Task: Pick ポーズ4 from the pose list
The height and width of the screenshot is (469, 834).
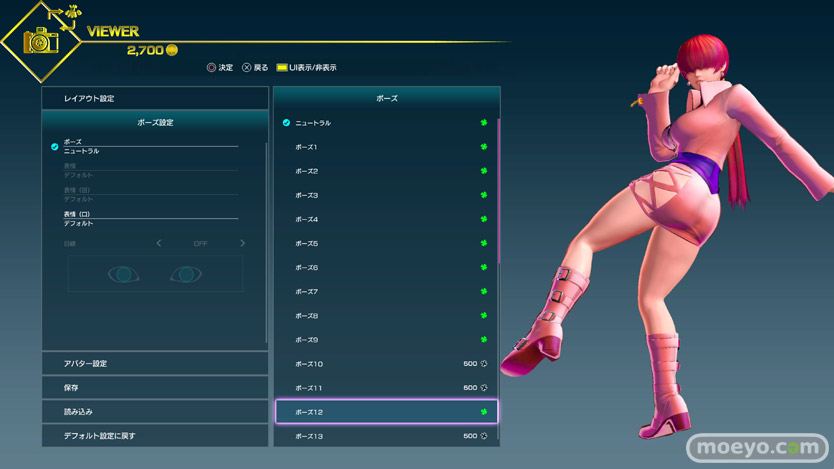Action: 386,219
